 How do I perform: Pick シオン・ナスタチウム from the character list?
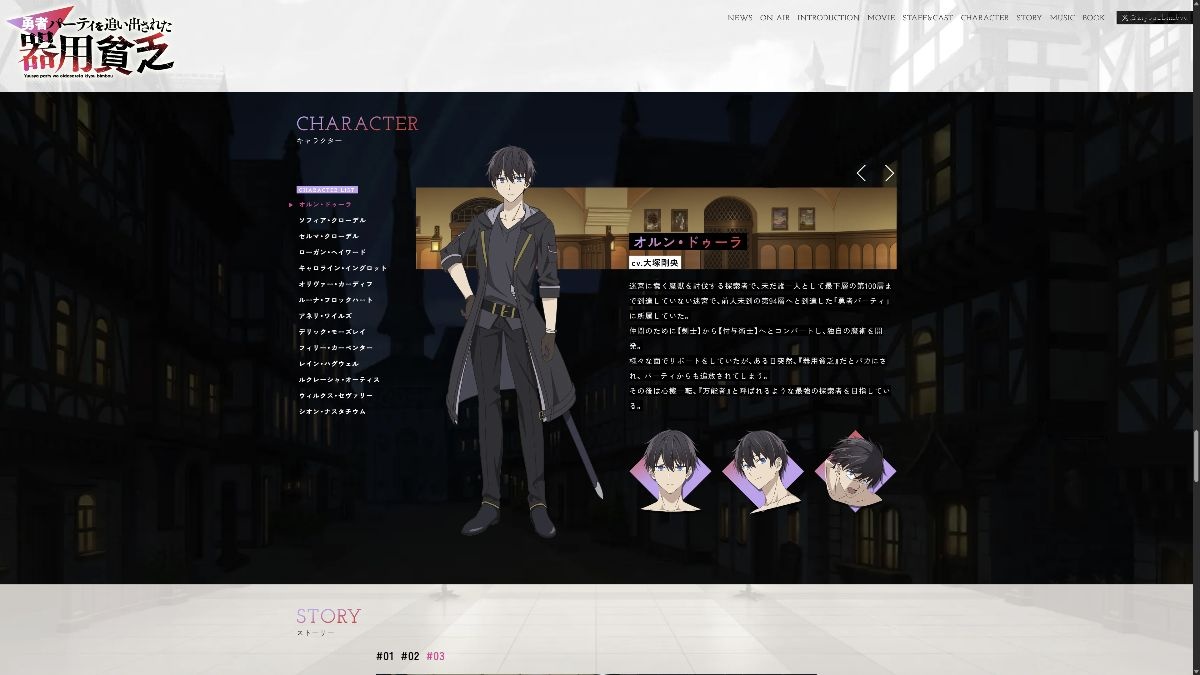tap(332, 412)
